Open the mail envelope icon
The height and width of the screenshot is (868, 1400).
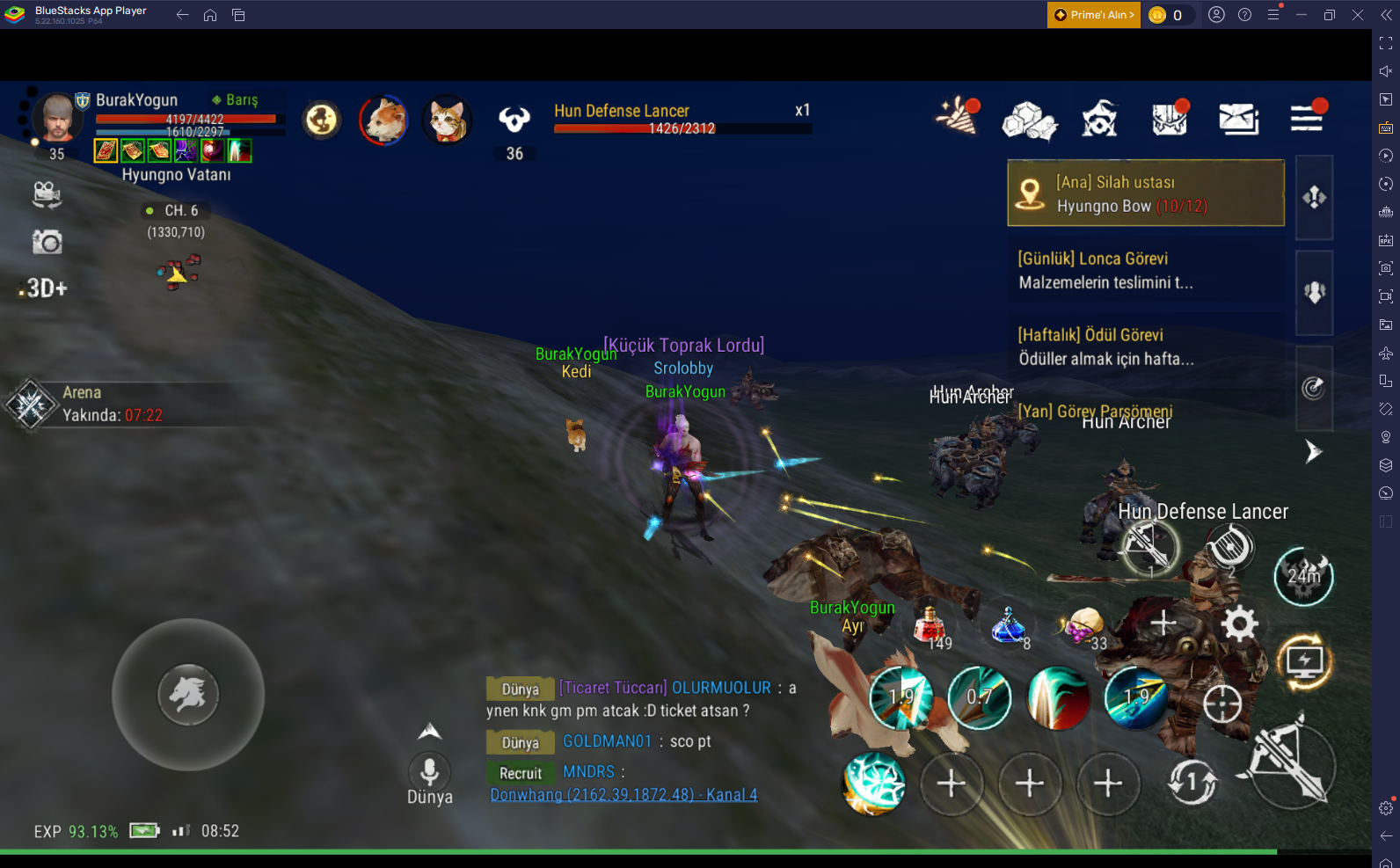(1238, 119)
